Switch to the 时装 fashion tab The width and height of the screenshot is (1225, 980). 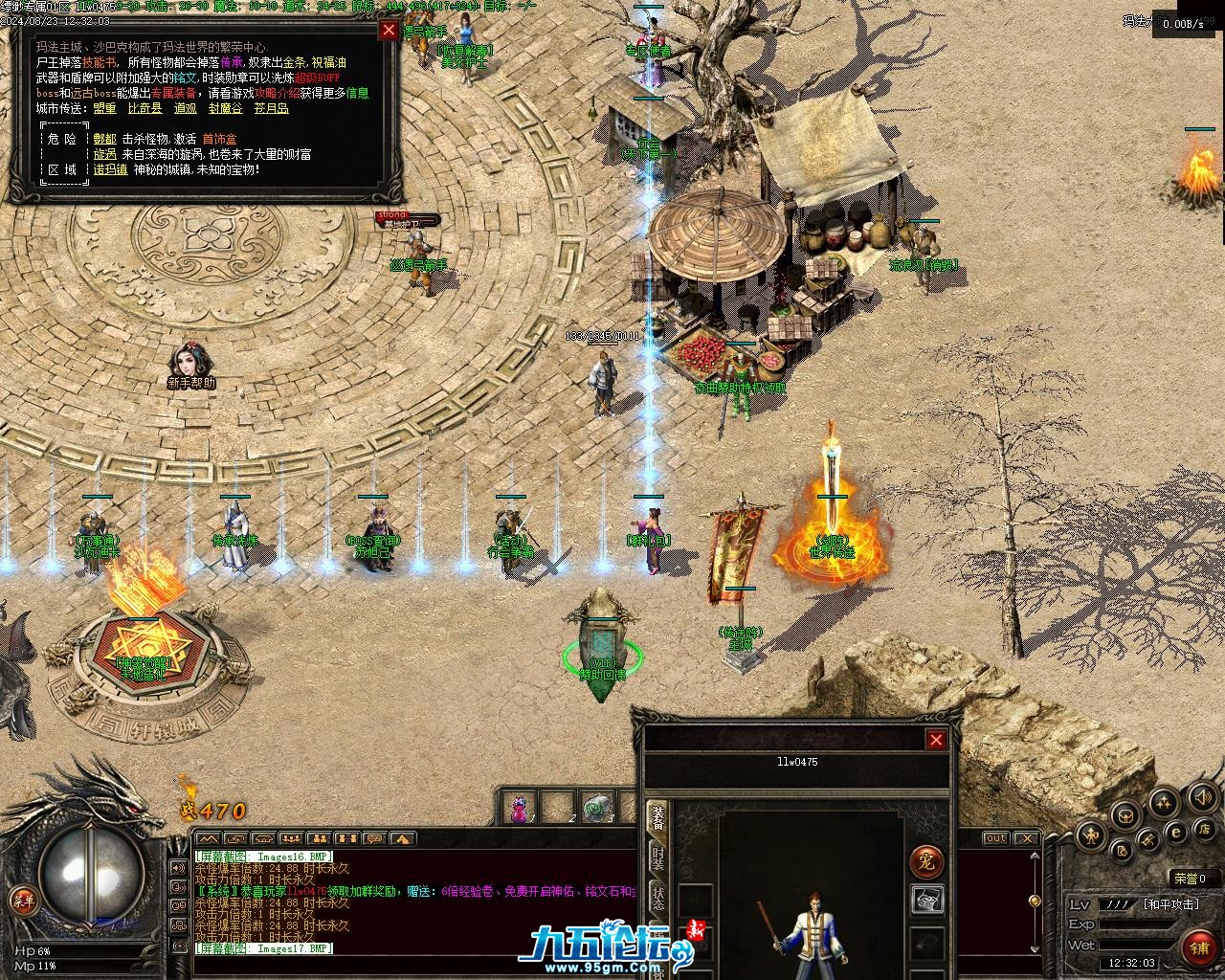coord(658,857)
